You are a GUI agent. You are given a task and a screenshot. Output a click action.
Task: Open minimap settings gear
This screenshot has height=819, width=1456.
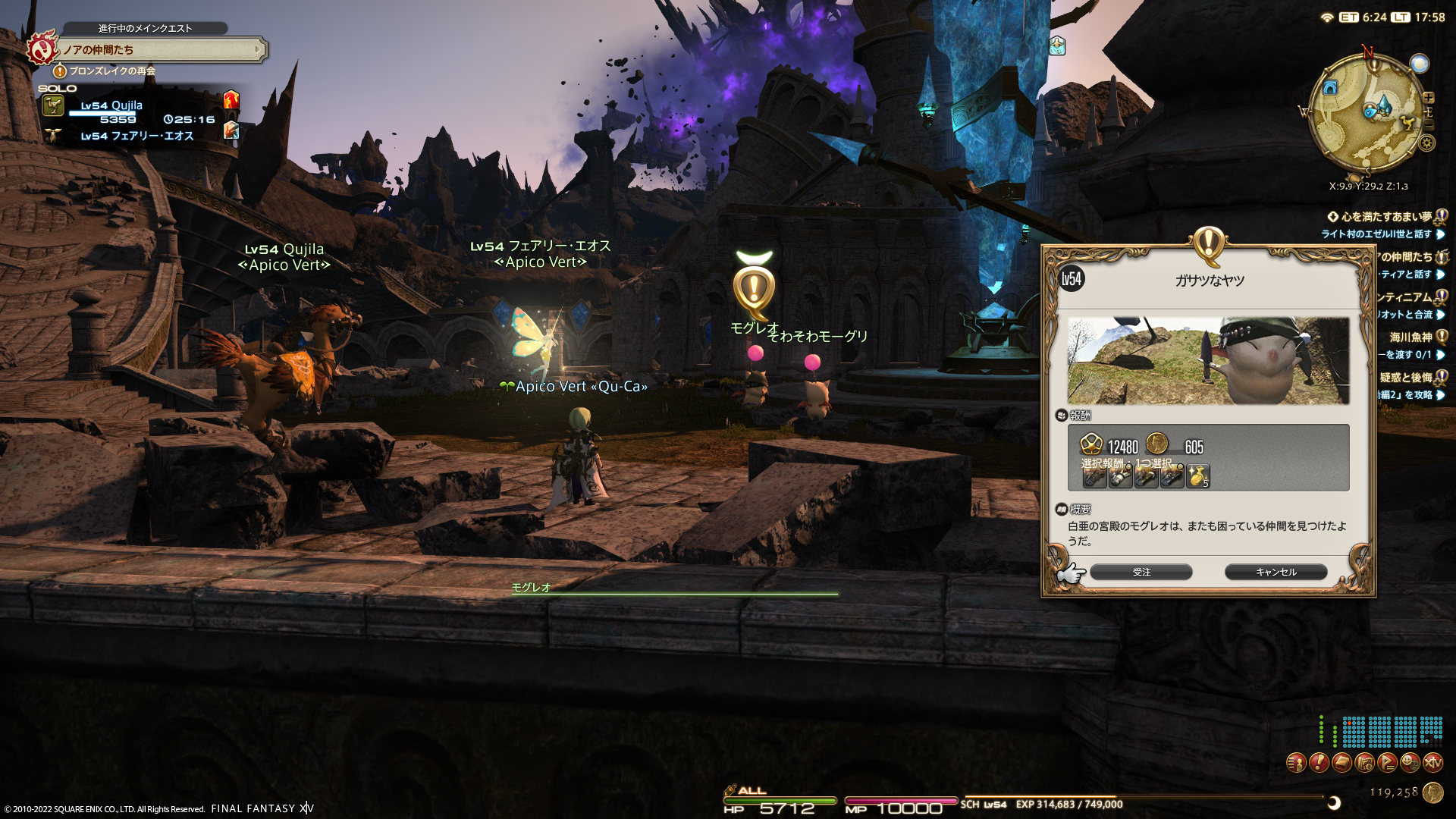1427,143
